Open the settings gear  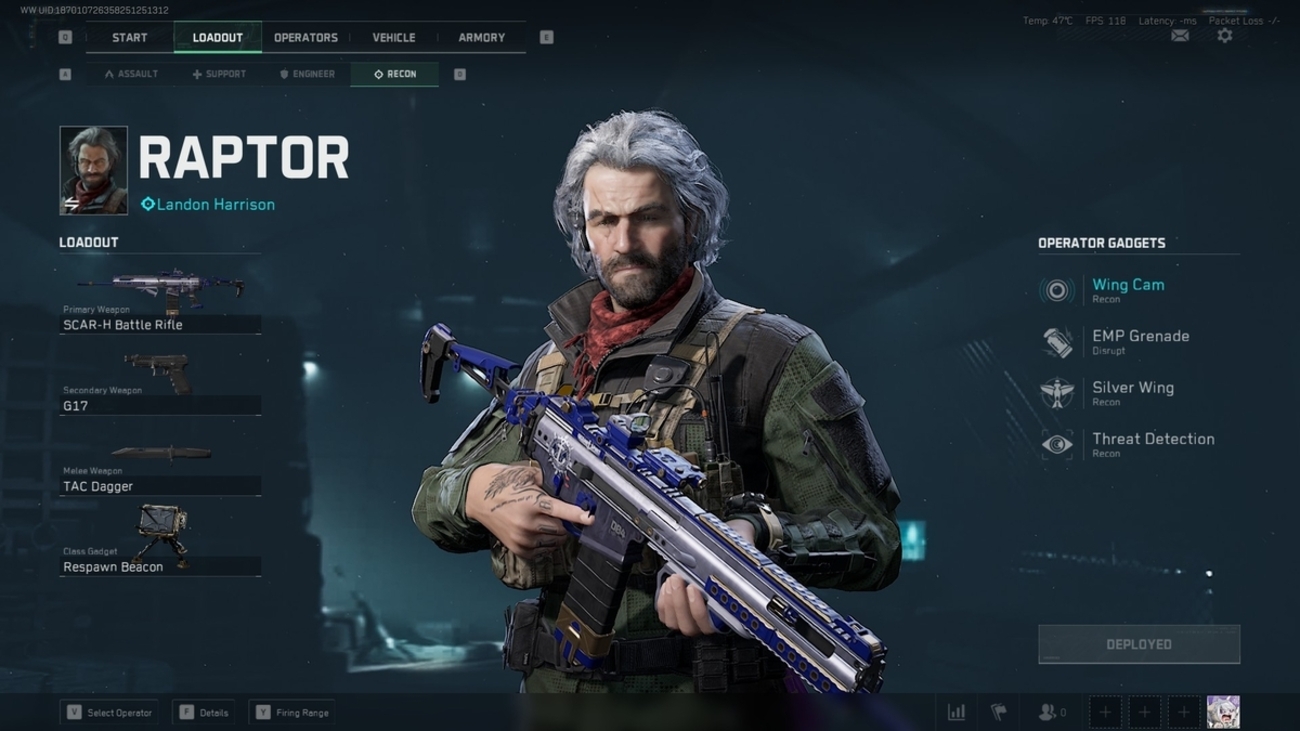tap(1224, 36)
